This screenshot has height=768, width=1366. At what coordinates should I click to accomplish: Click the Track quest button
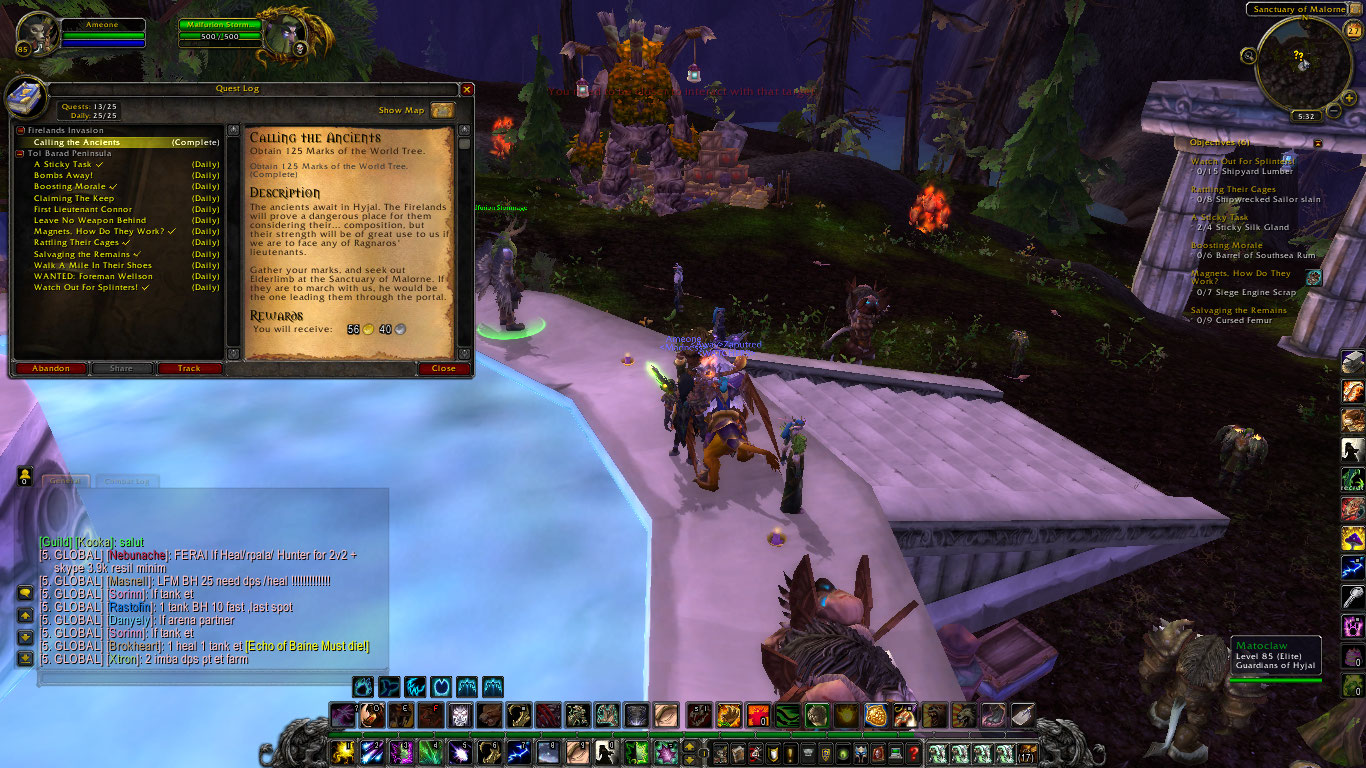coord(189,368)
